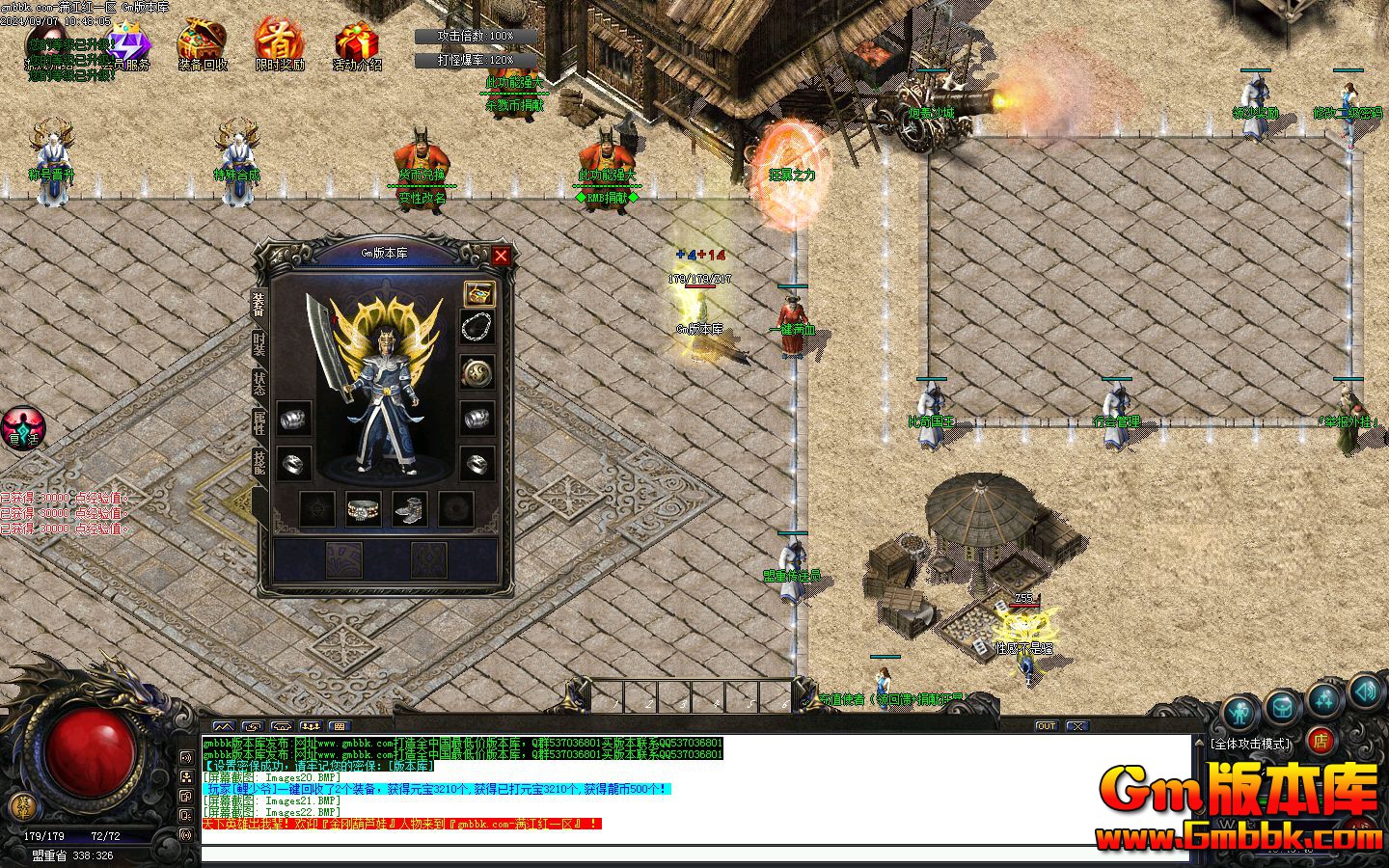Switch to the 时装 (fashion) tab

(259, 343)
